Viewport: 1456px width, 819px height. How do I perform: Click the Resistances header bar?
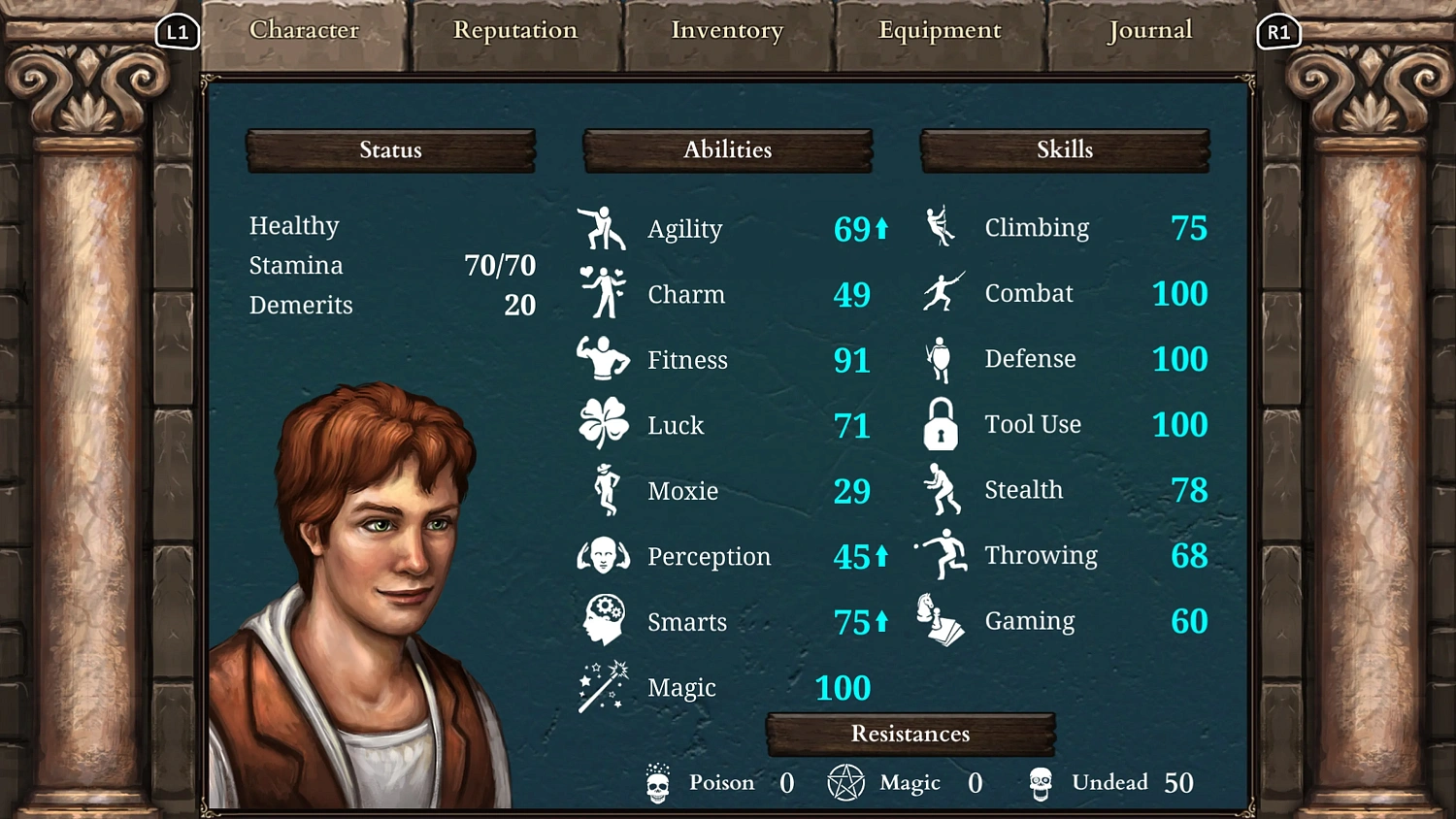(x=910, y=734)
